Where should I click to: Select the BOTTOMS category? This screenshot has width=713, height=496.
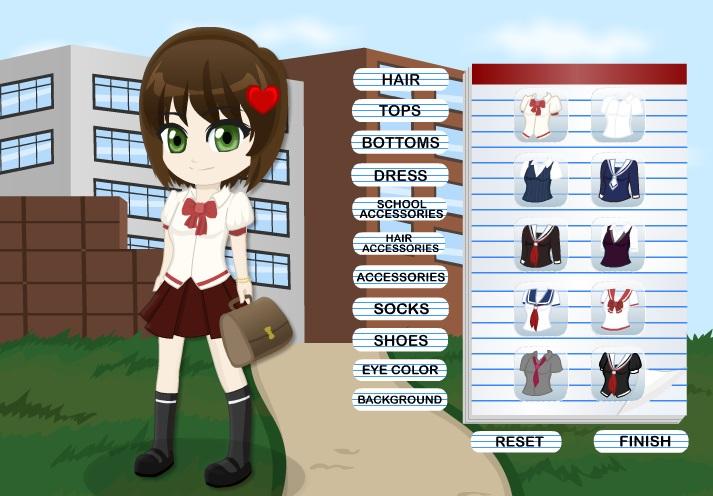[x=400, y=143]
